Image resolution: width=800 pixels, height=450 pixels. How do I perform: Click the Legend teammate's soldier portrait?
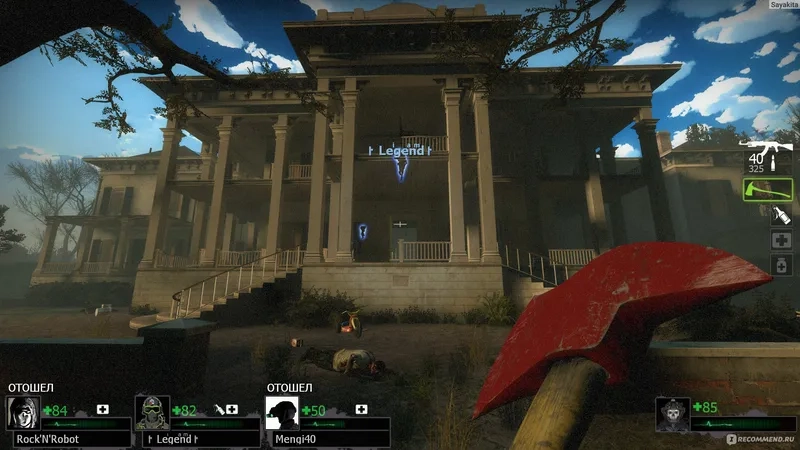tap(151, 411)
